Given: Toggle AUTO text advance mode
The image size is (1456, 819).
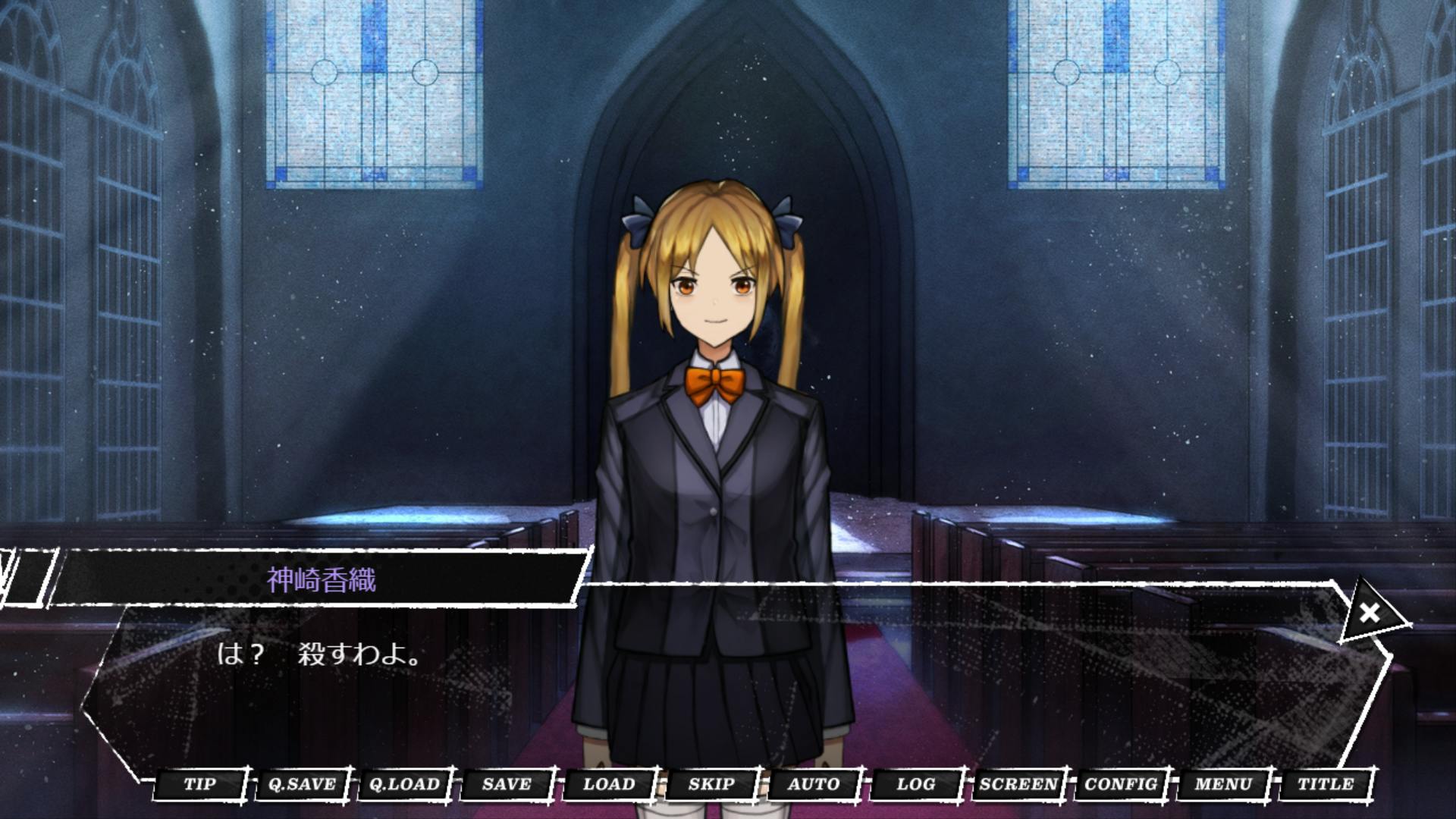Looking at the screenshot, I should coord(814,784).
